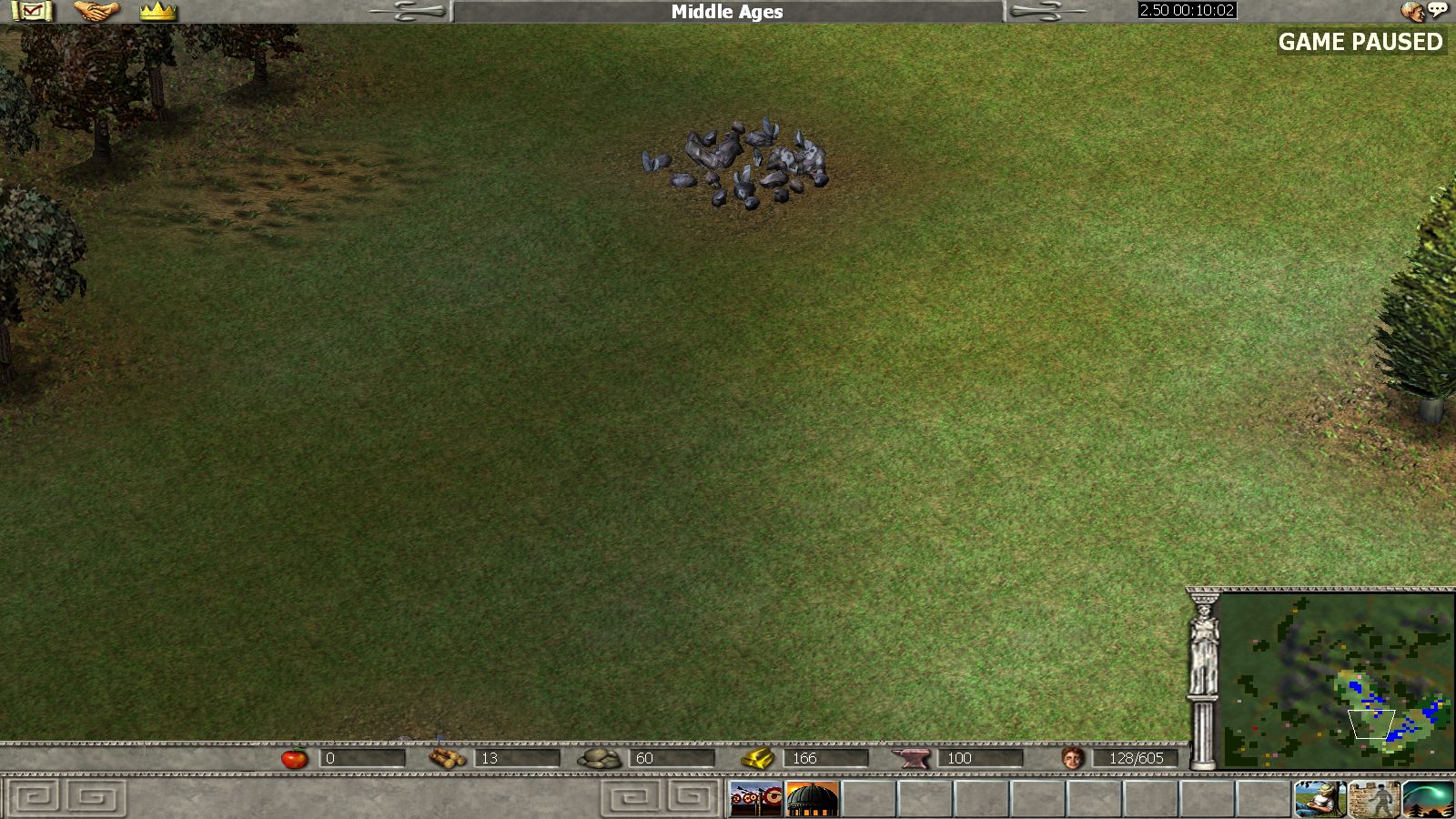Find idle citizen resting under tree
Viewport: 1456px width, 819px height.
point(1319,799)
